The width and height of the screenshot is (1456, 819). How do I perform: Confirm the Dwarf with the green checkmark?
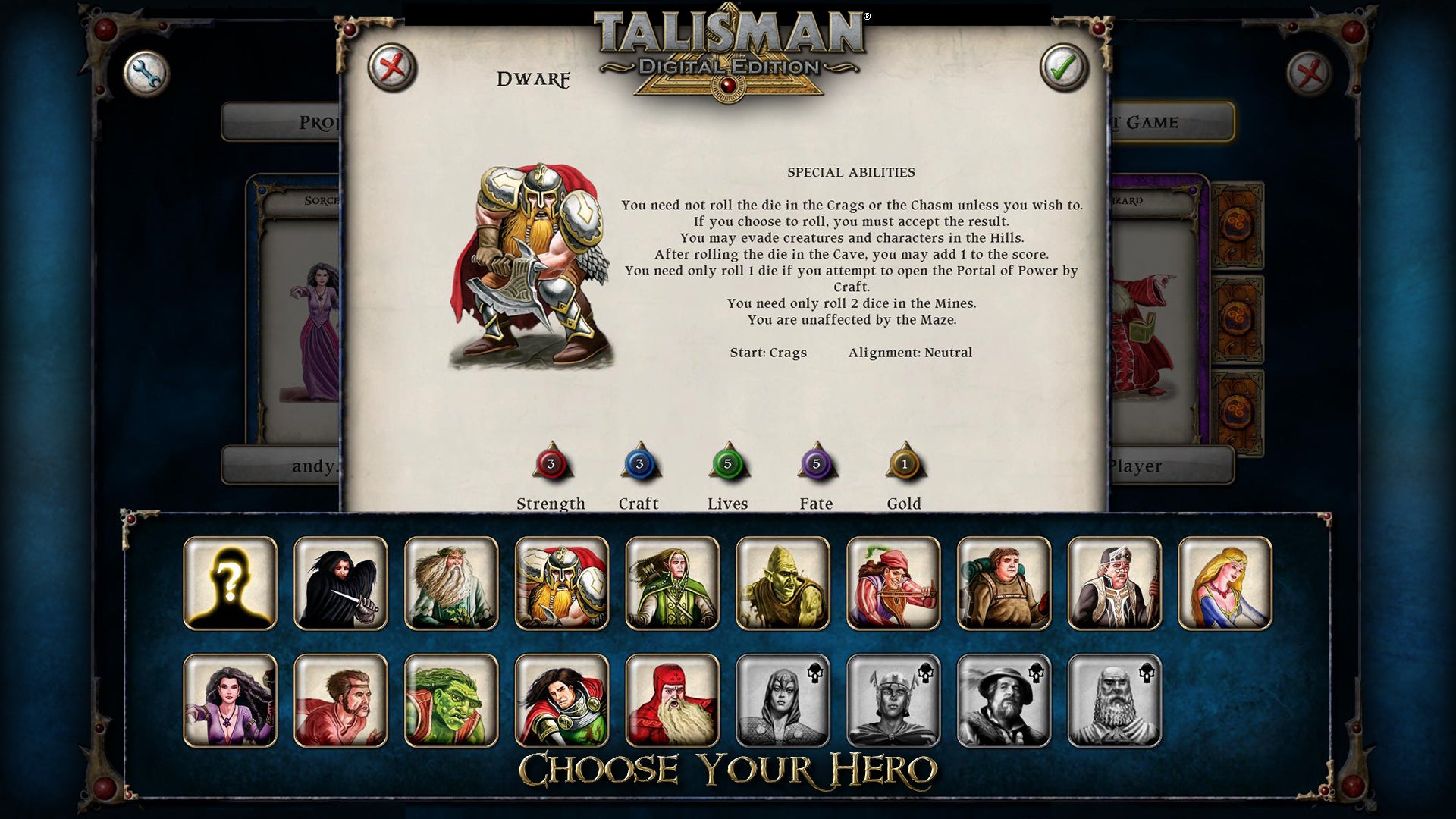click(x=1065, y=68)
